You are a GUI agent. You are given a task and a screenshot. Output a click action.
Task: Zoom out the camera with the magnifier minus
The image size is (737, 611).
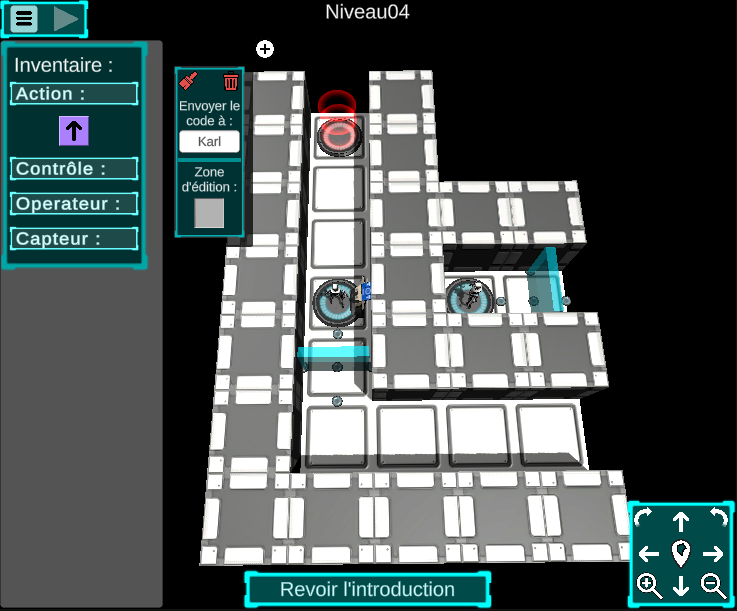click(x=713, y=585)
